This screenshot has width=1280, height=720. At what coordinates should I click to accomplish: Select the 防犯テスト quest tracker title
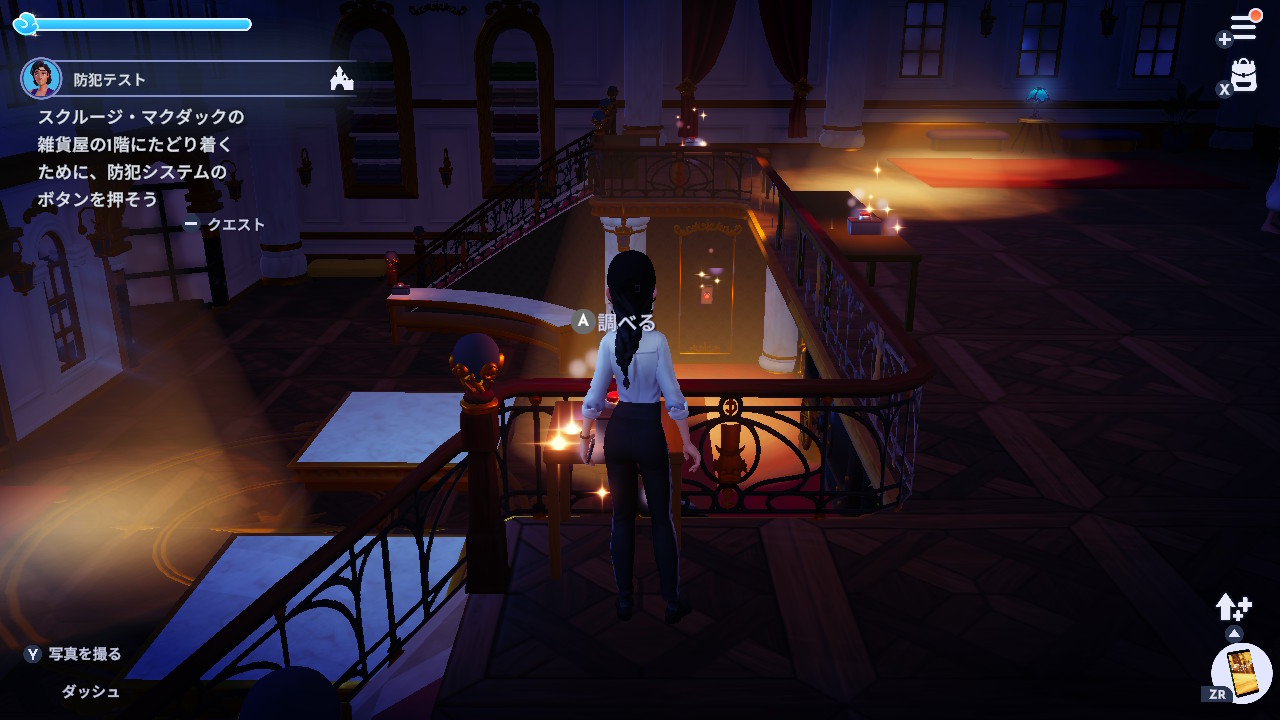pos(110,80)
